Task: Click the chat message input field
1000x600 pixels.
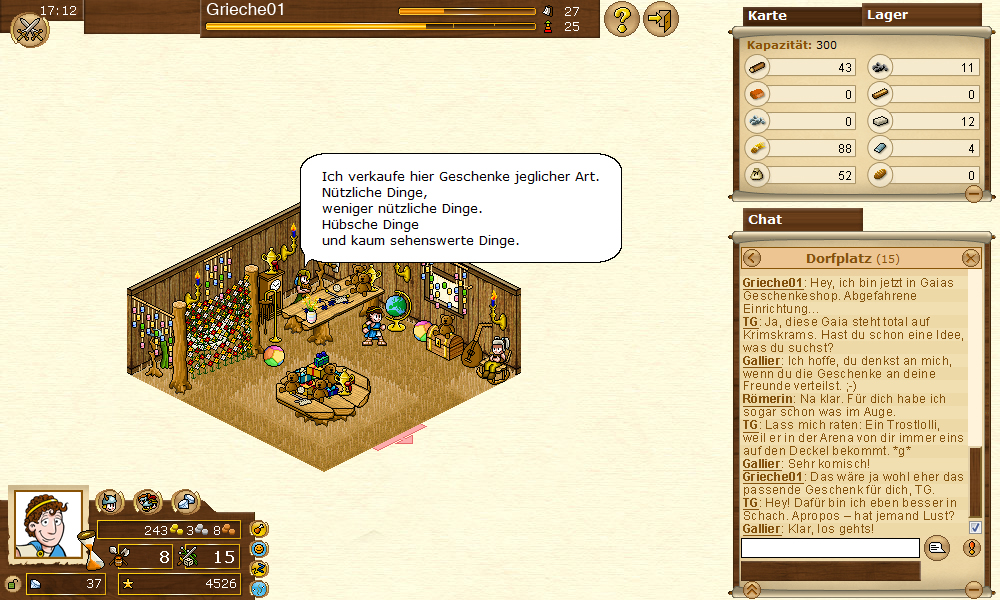Action: click(x=830, y=548)
